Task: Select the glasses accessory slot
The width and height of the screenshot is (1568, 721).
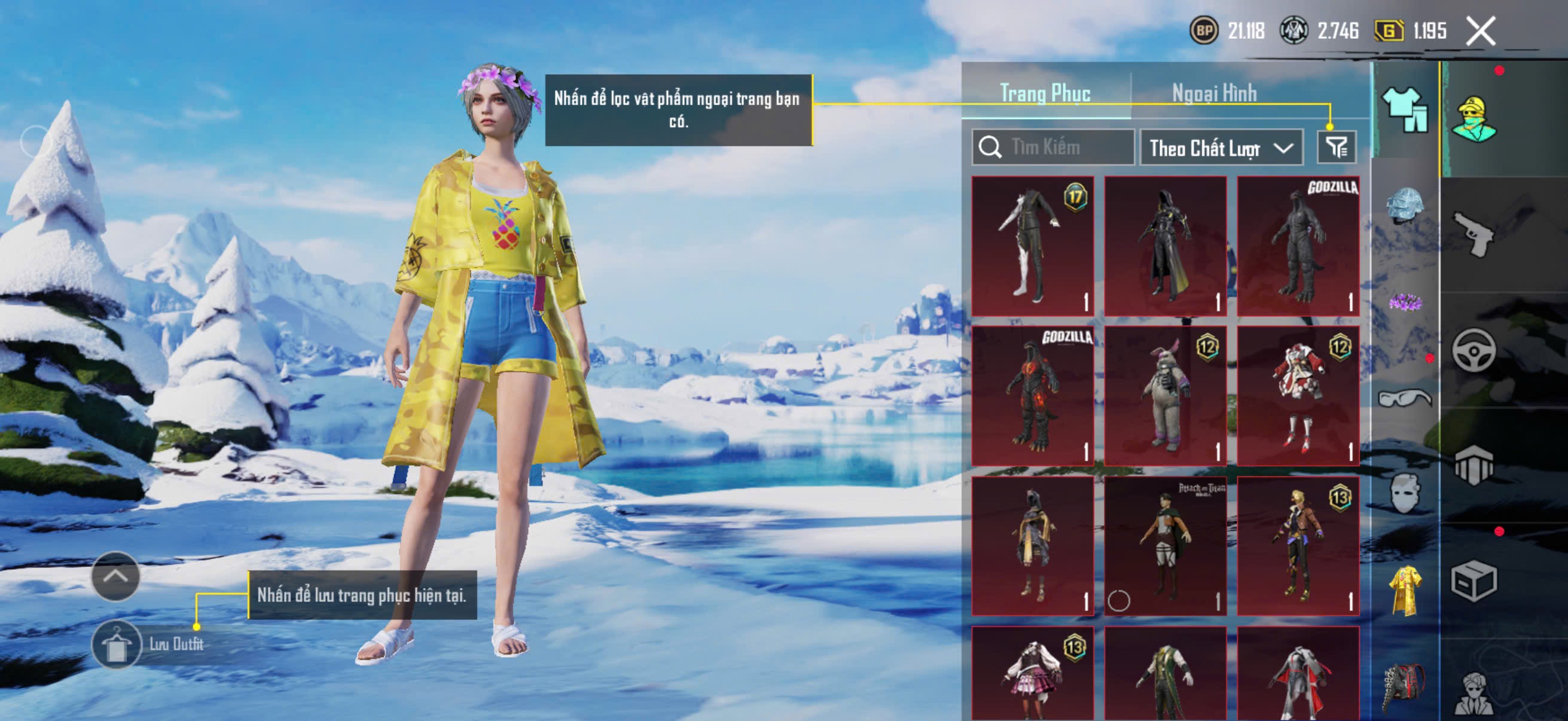Action: (x=1405, y=398)
